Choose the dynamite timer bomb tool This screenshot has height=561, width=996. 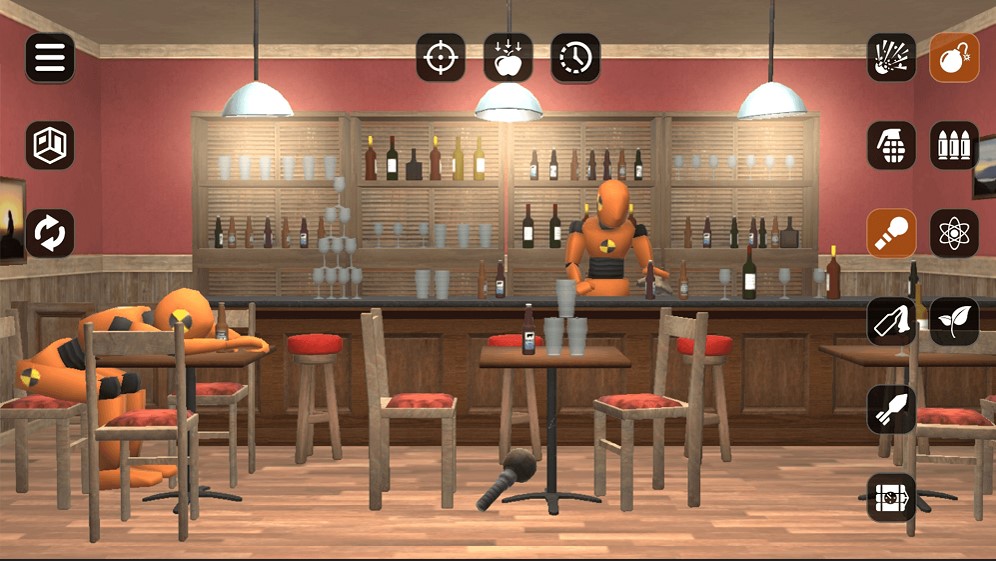pos(891,497)
